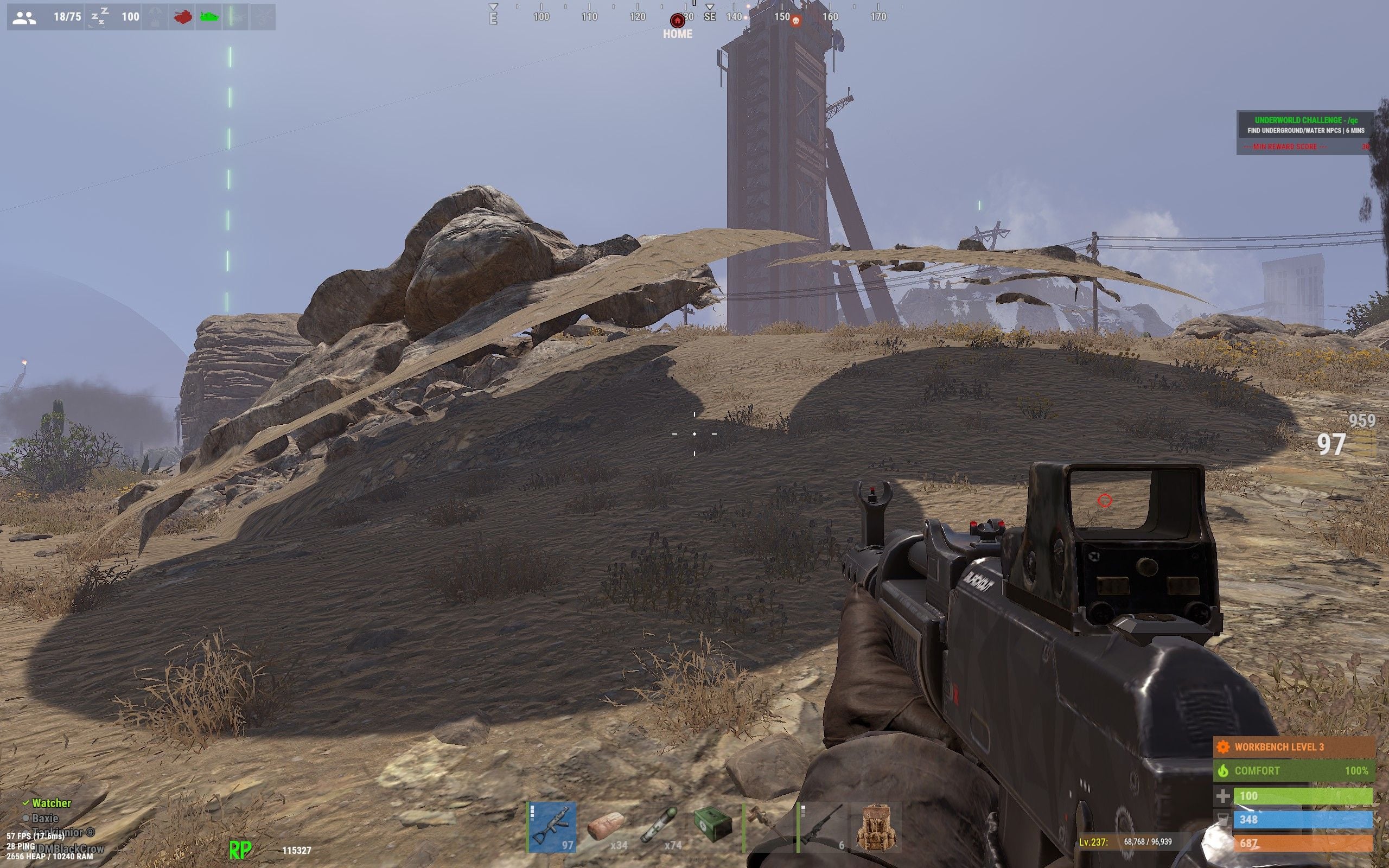This screenshot has width=1389, height=868.
Task: Click the green ship event icon
Action: pos(209,17)
